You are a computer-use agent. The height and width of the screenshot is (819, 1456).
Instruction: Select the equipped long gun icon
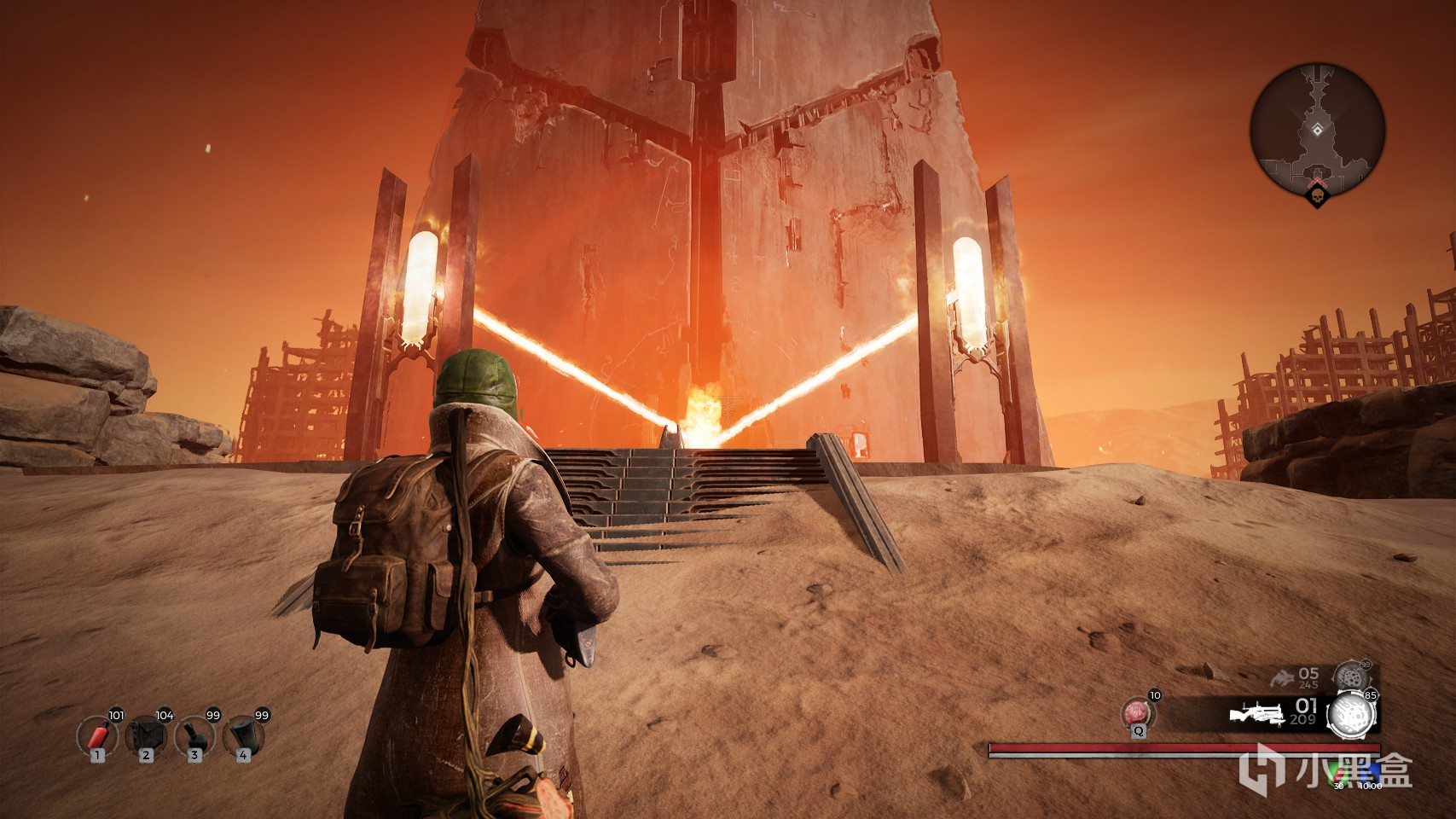1257,715
